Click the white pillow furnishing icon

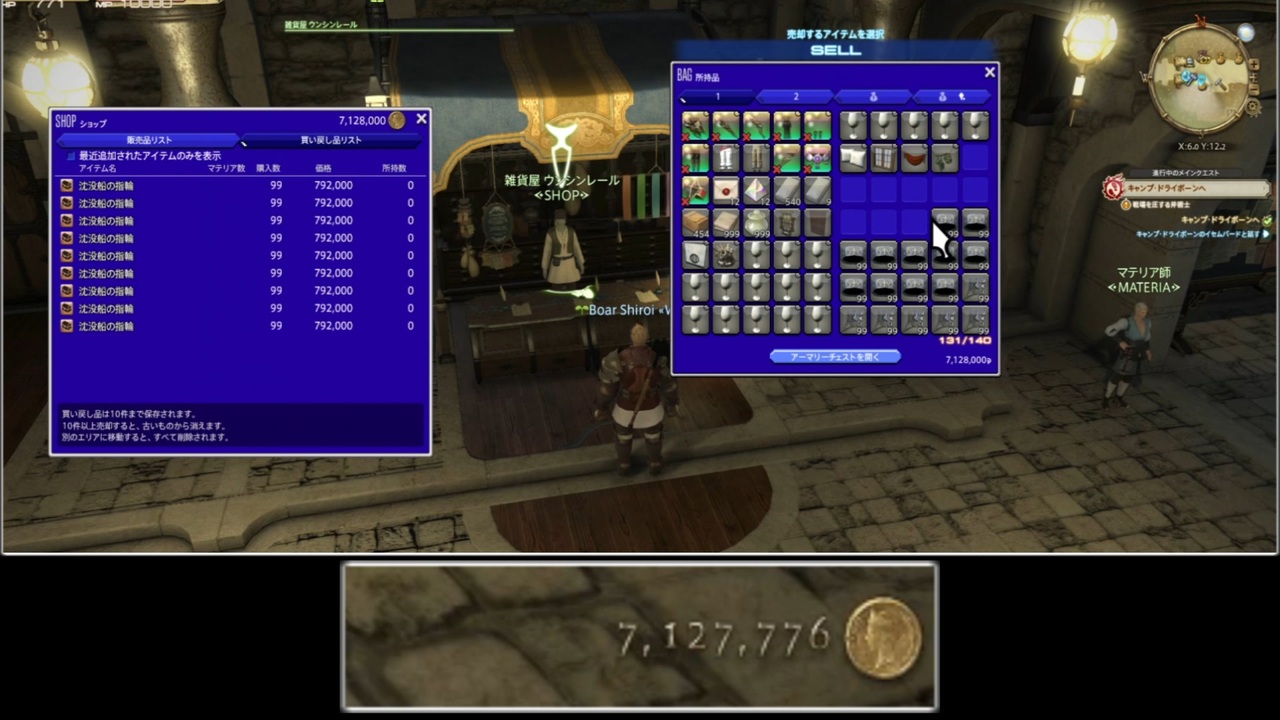[x=852, y=157]
